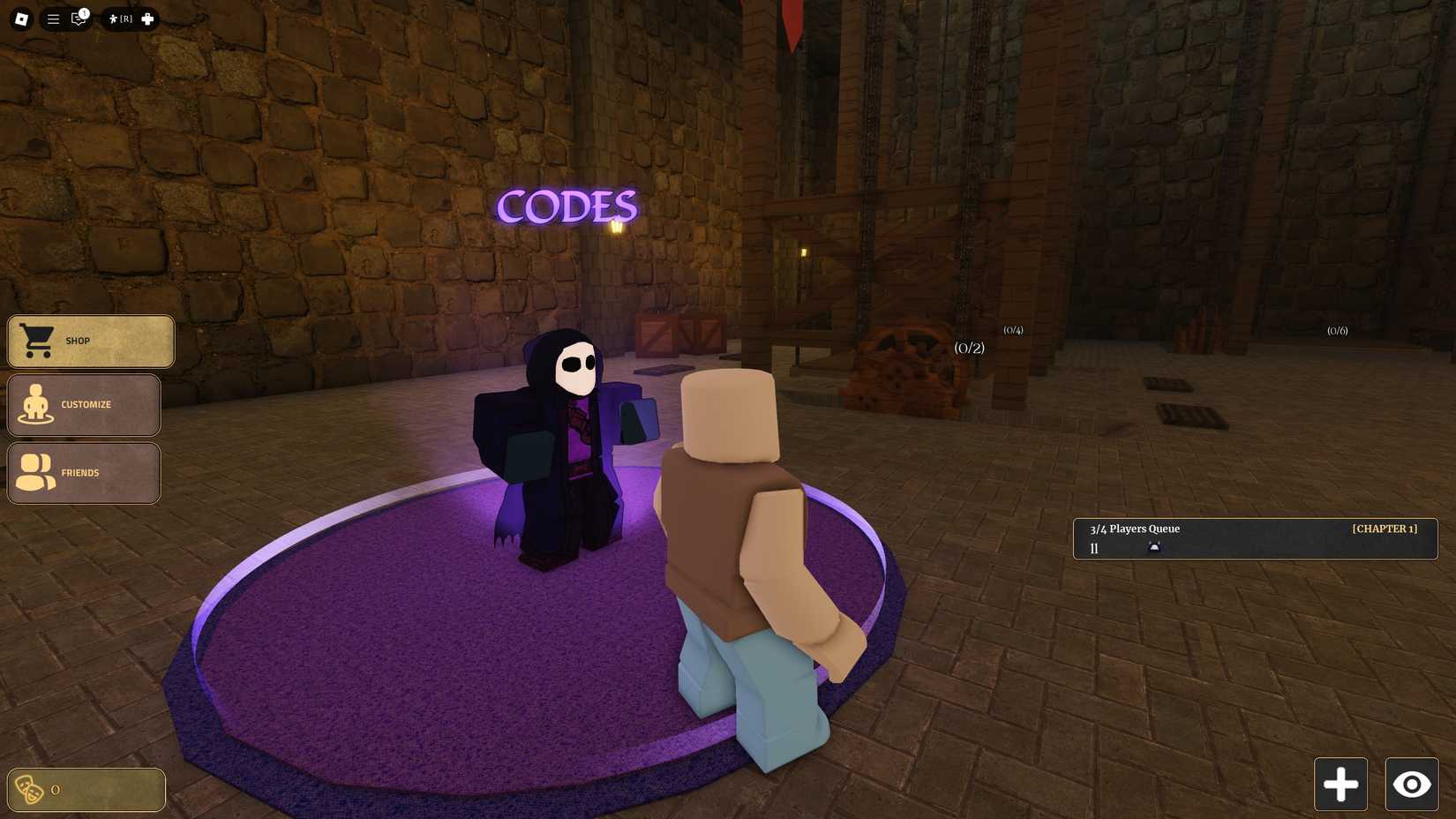
Task: Click the emotes [R] icon
Action: pos(120,19)
